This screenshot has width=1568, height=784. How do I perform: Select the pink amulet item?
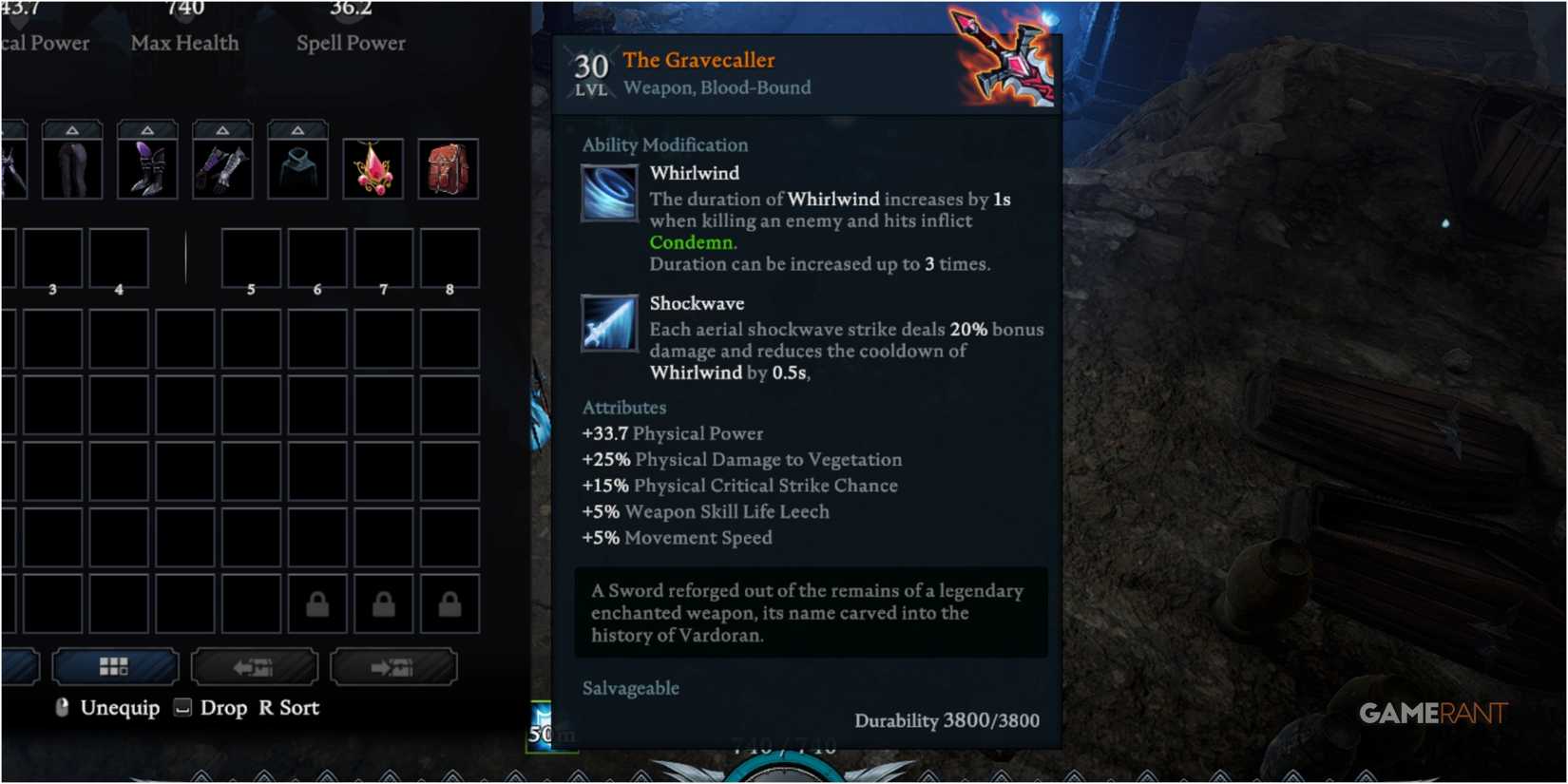point(373,169)
